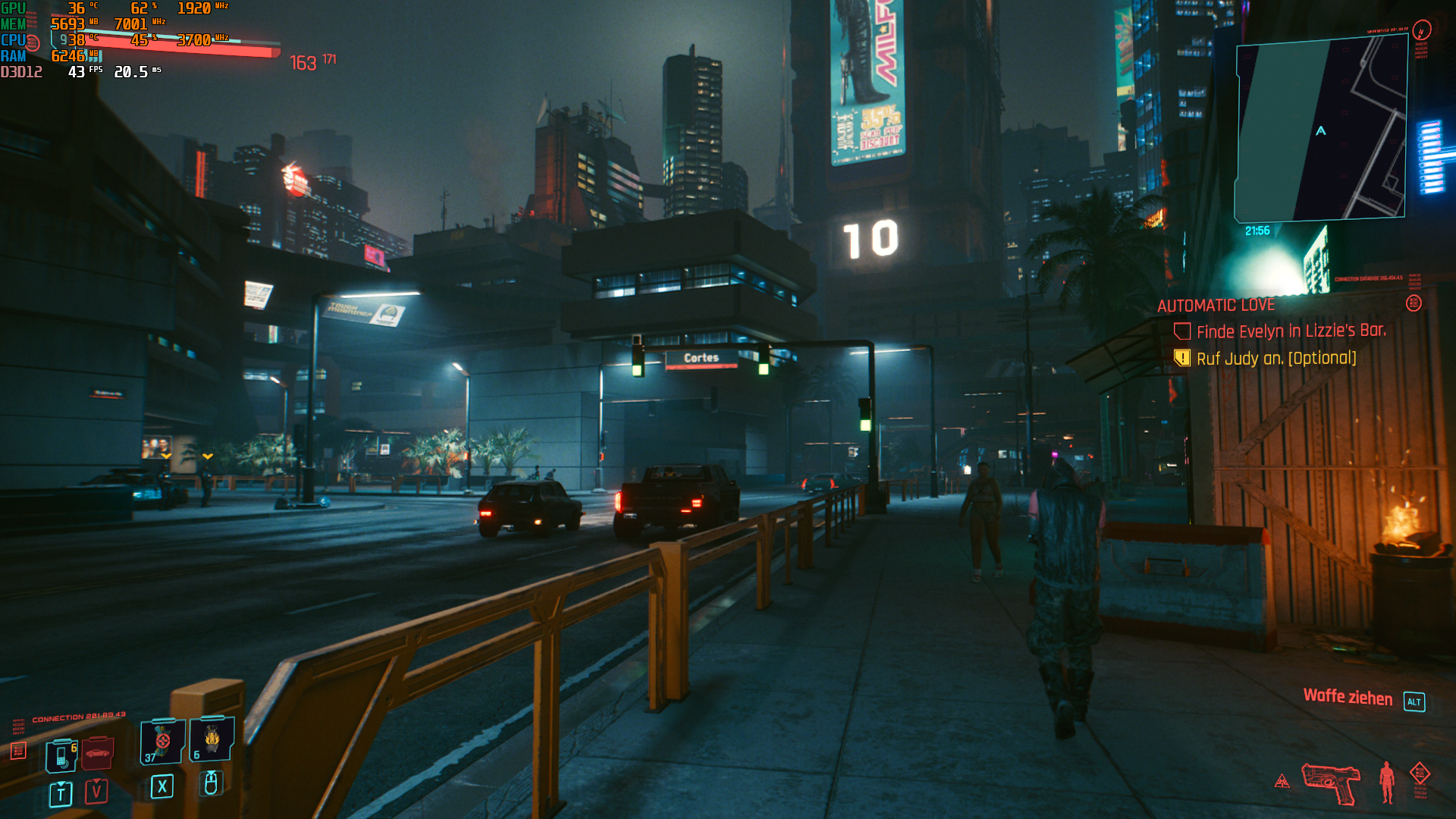Check off the 'Finde Evelyn in Lizzie's Bar' objective

click(x=1184, y=331)
